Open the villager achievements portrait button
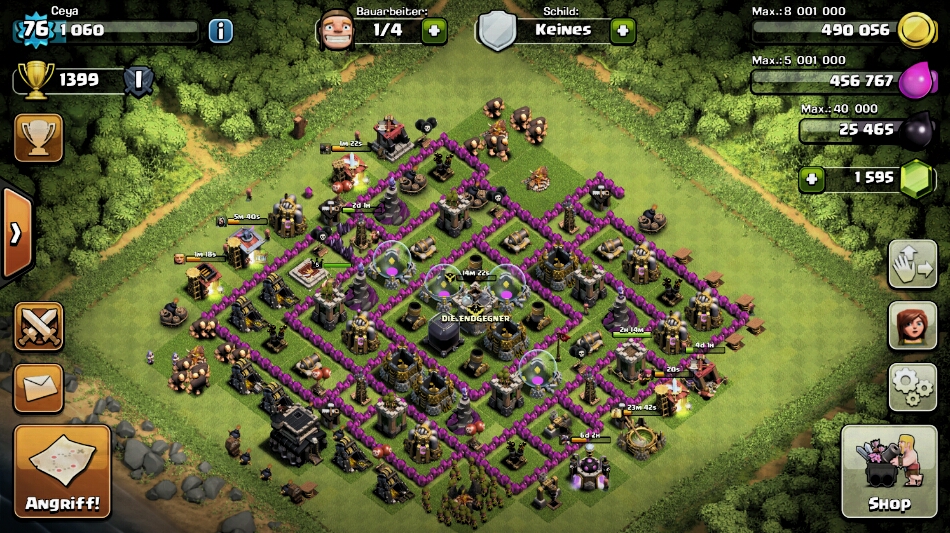This screenshot has width=950, height=533. [x=912, y=326]
